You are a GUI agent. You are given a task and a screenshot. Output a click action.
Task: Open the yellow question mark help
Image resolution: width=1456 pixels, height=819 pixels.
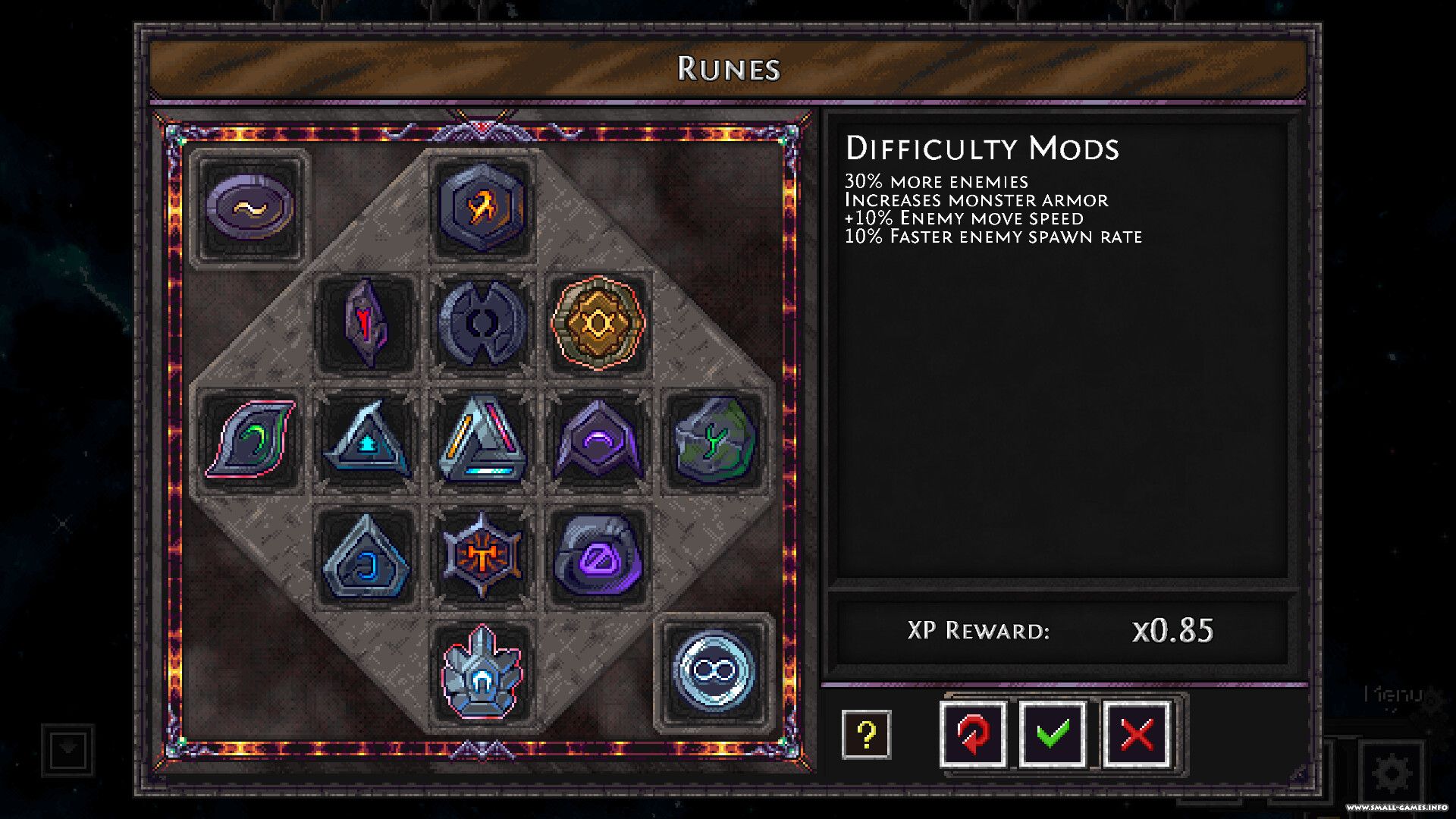[x=866, y=734]
